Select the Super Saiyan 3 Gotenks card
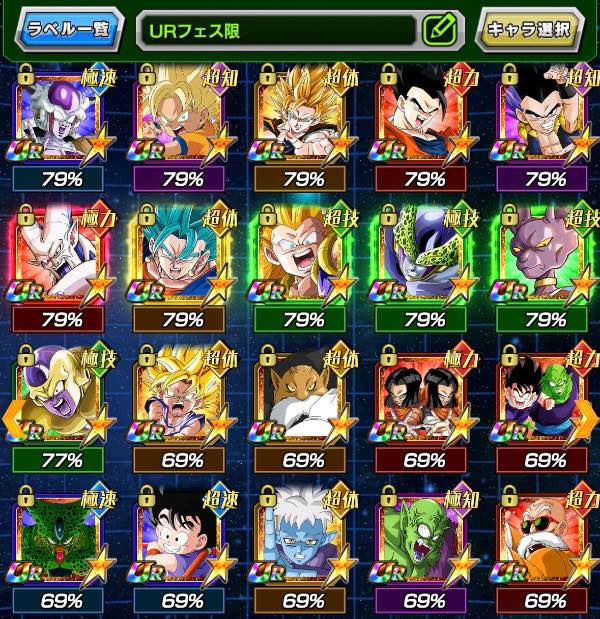 point(301,258)
